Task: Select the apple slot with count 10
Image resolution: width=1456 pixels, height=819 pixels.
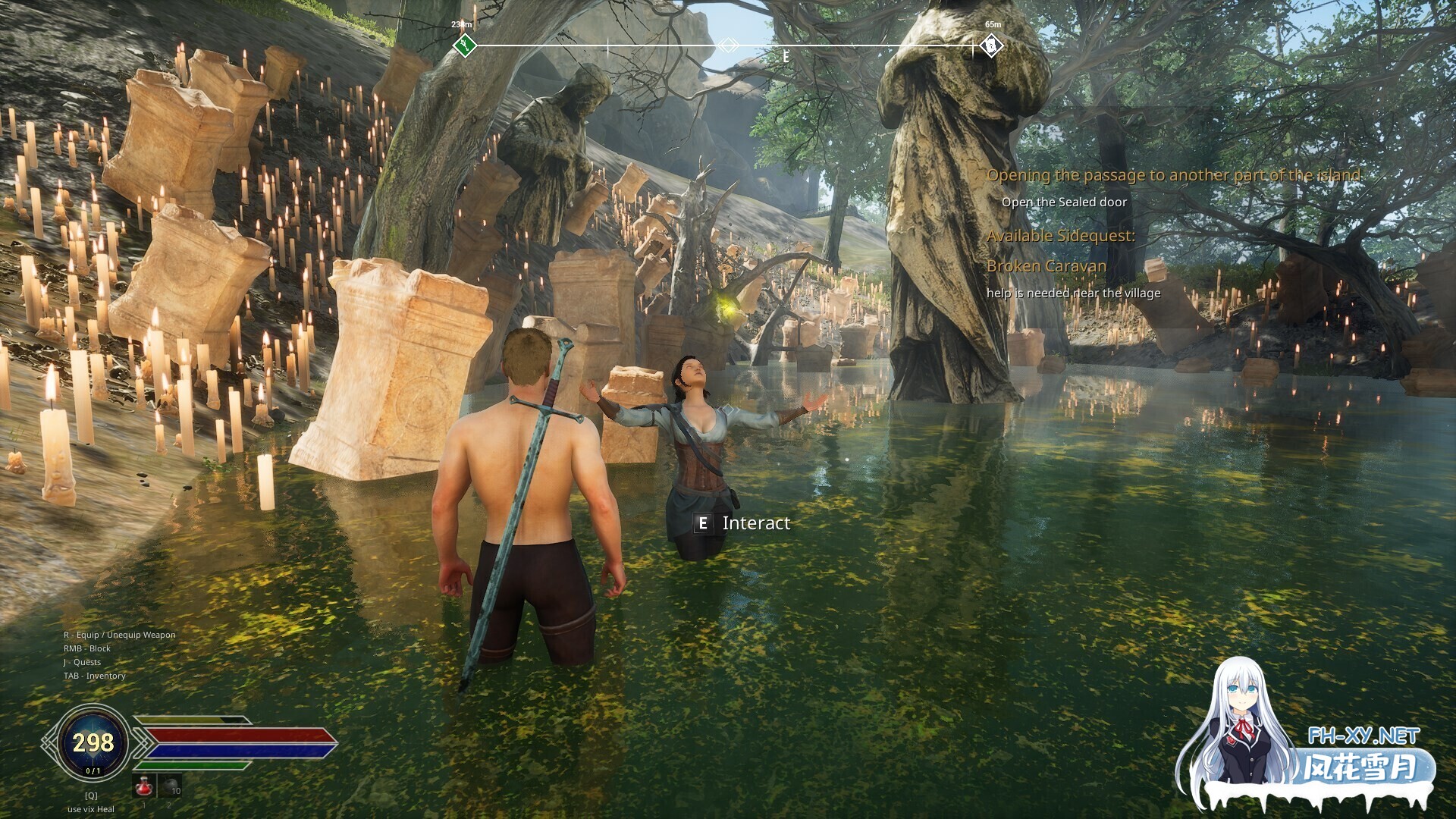Action: coord(171,786)
